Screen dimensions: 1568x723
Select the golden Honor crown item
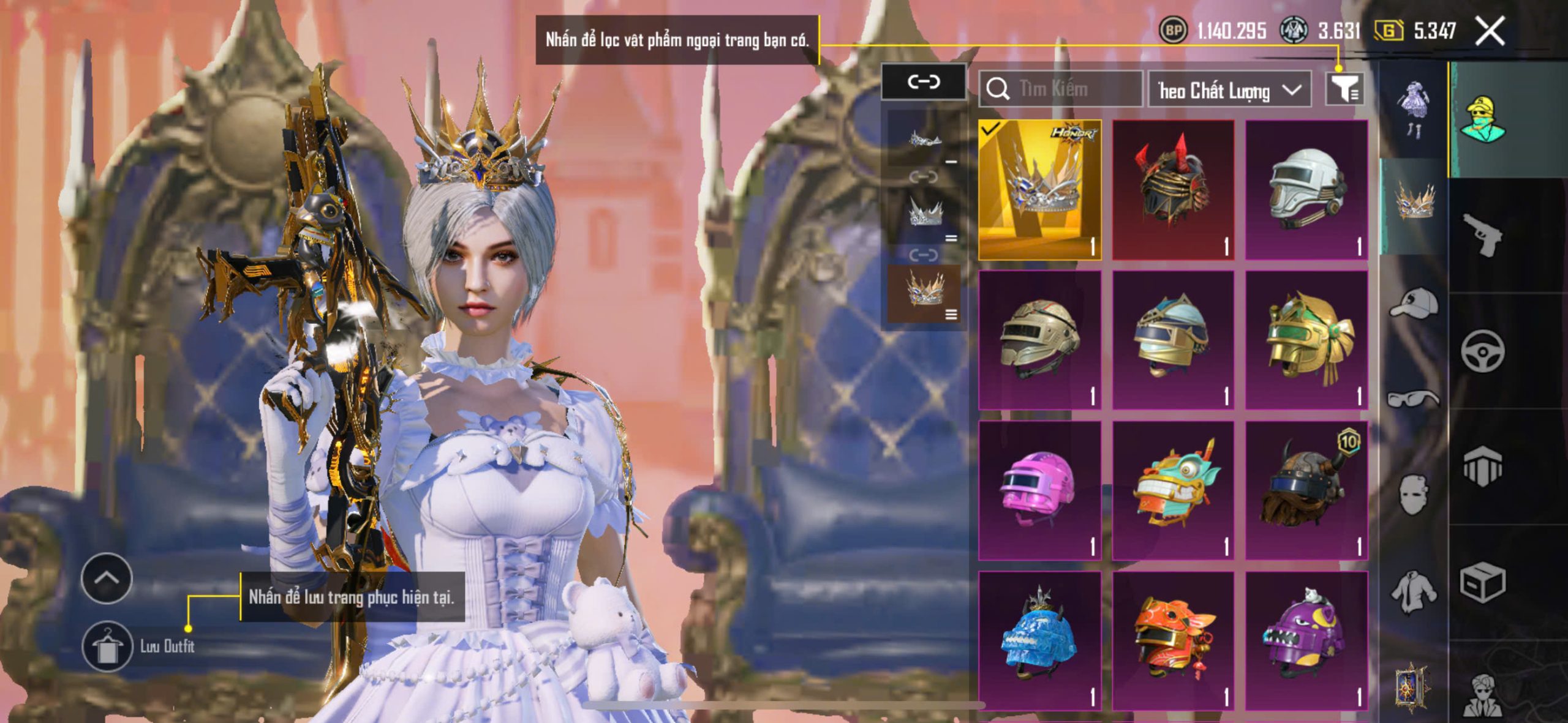click(1039, 190)
